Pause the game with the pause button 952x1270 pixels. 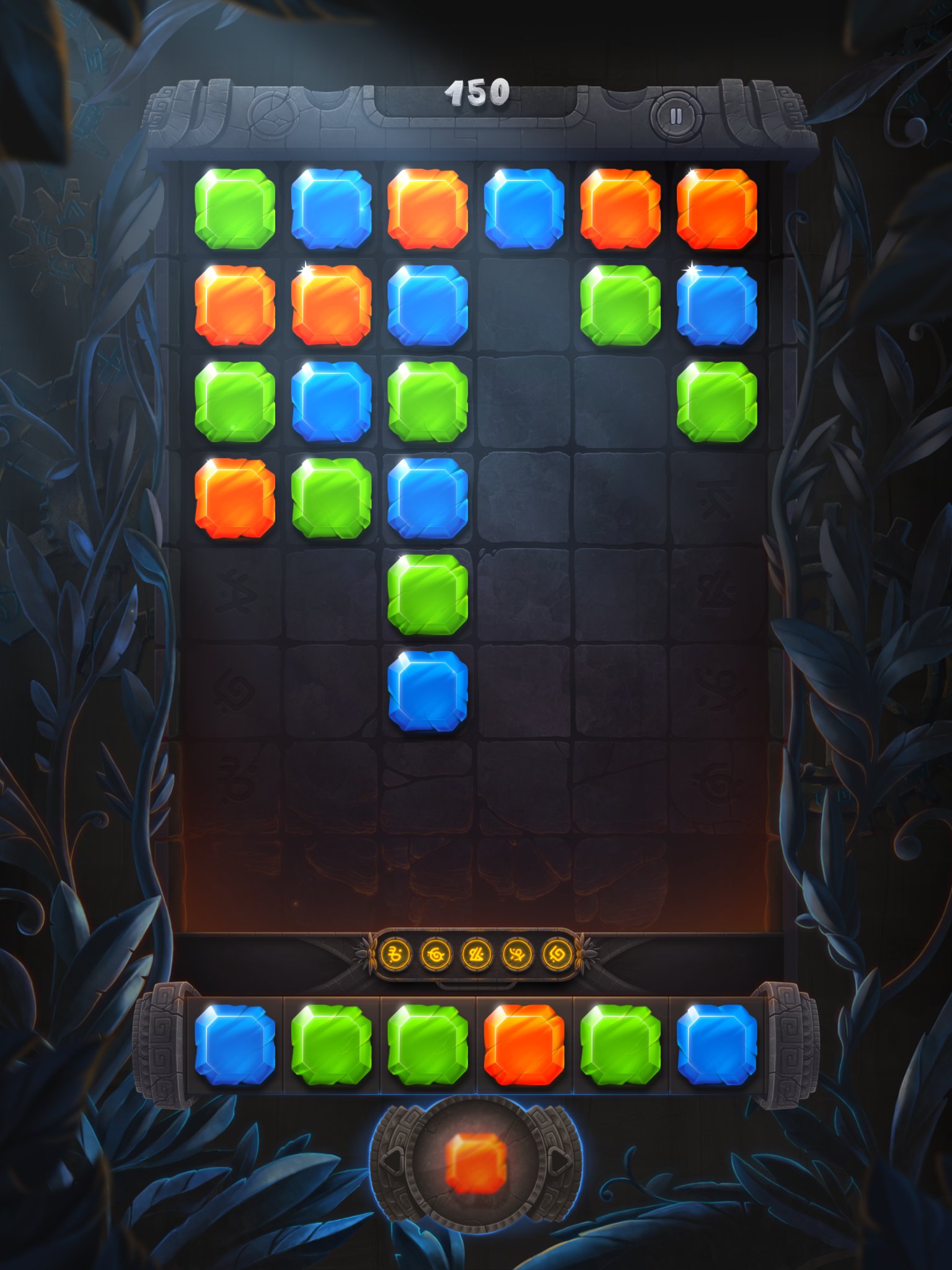point(676,115)
